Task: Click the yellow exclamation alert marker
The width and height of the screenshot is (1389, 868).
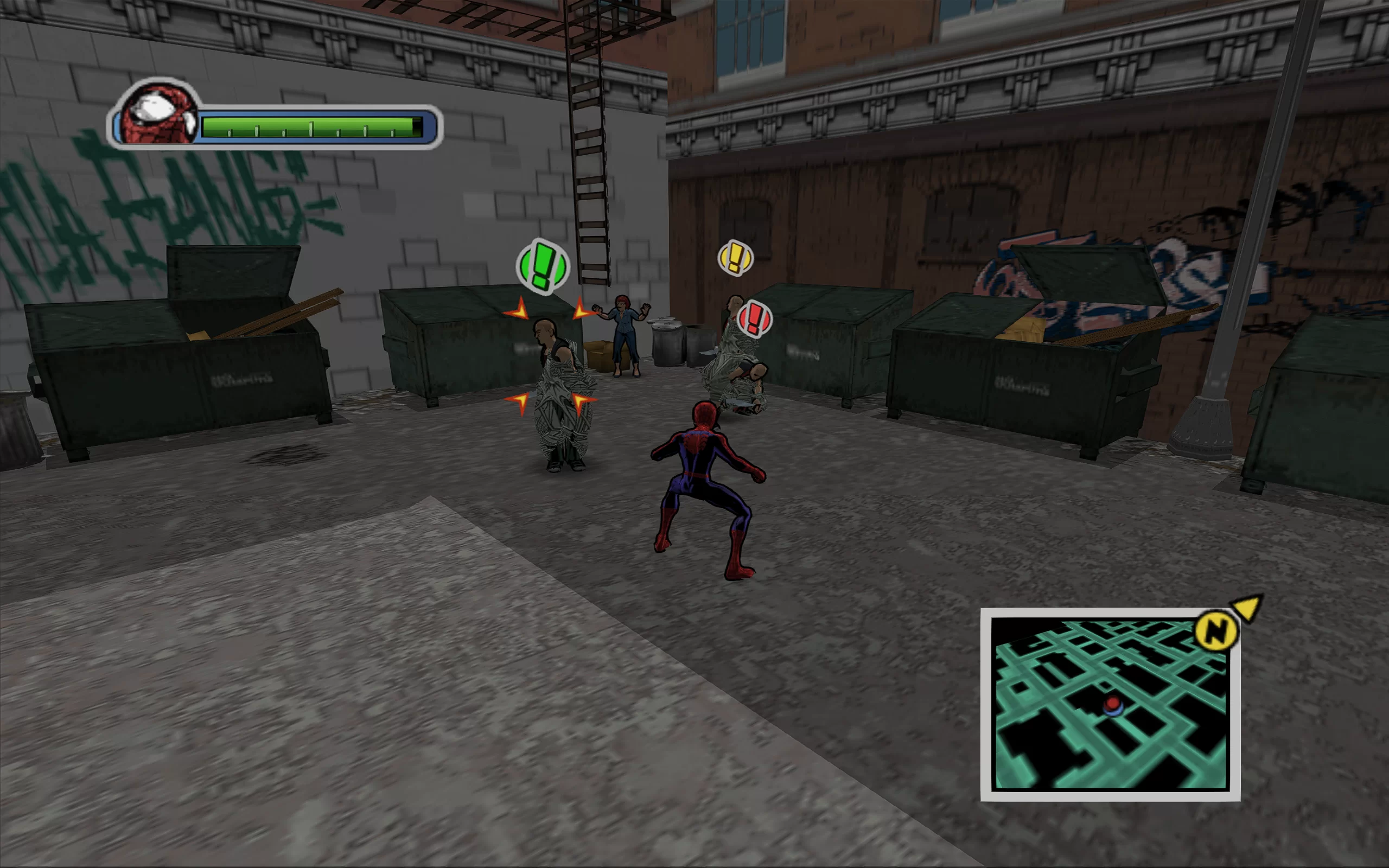Action: coord(735,257)
